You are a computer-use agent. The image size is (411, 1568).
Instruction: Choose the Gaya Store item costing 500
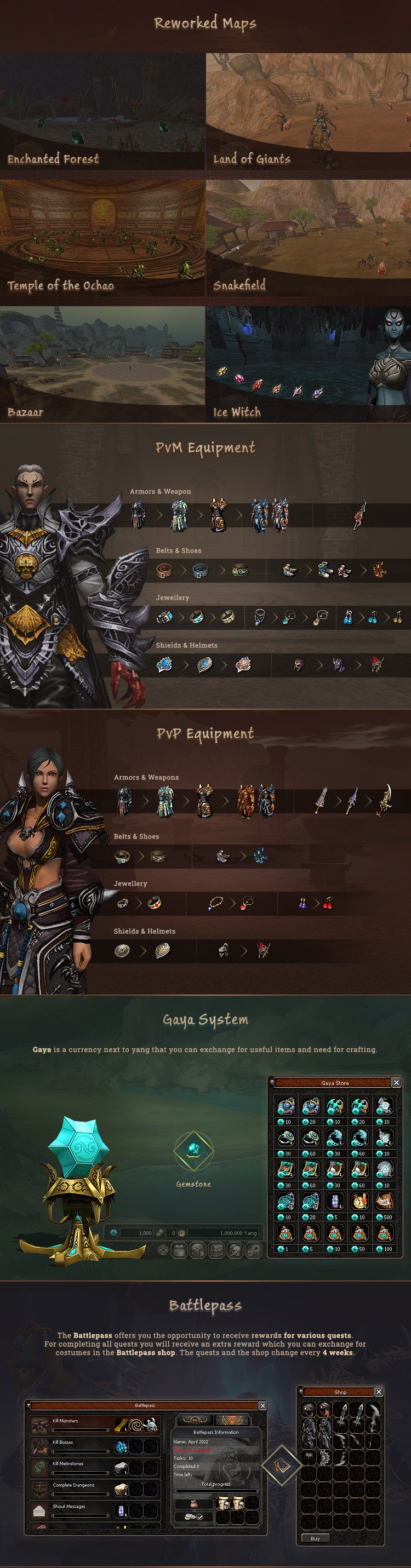tap(384, 1201)
